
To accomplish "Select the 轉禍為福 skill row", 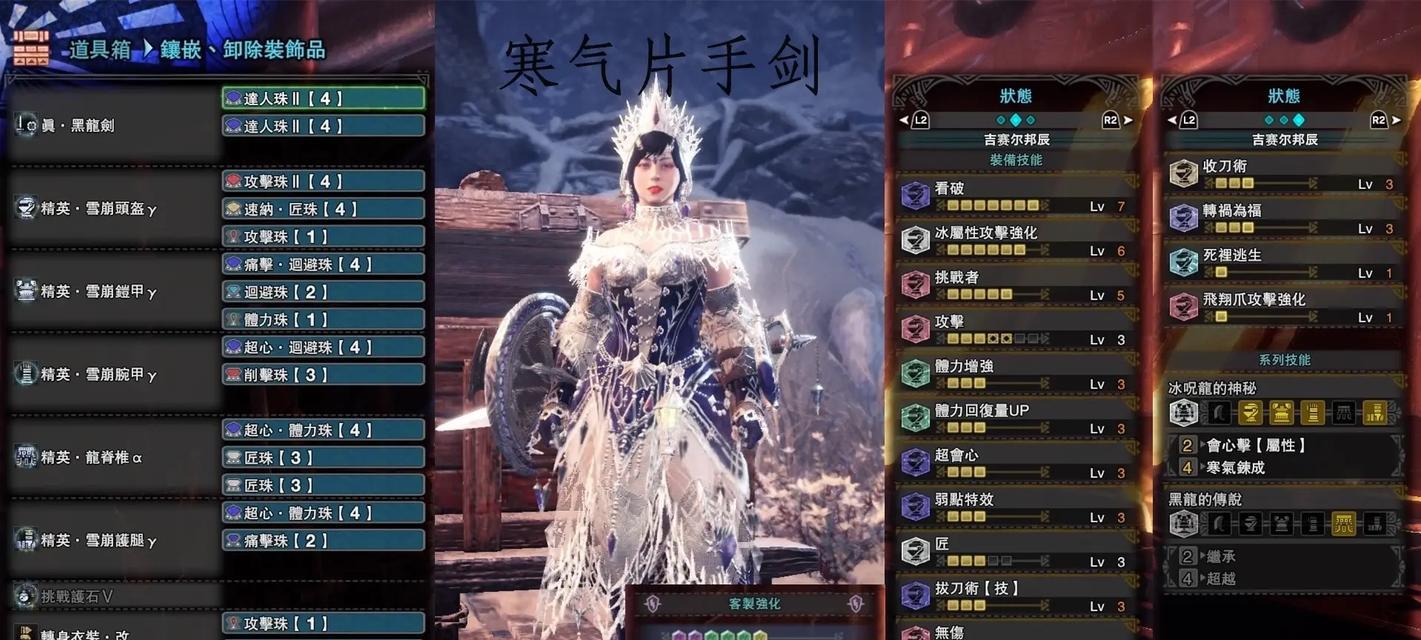I will coord(1284,218).
